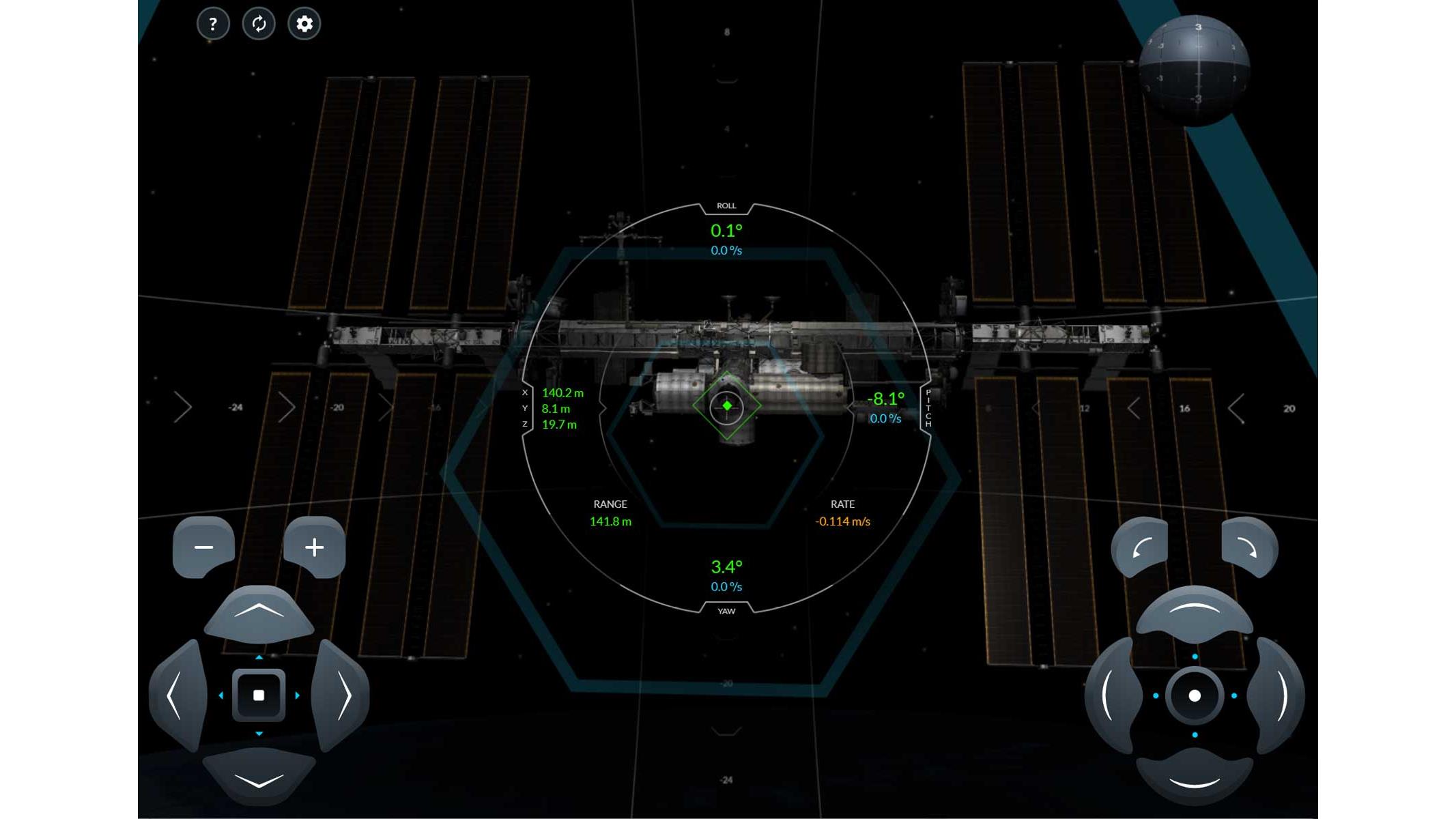
Task: Click the minus translate backward button
Action: (203, 547)
